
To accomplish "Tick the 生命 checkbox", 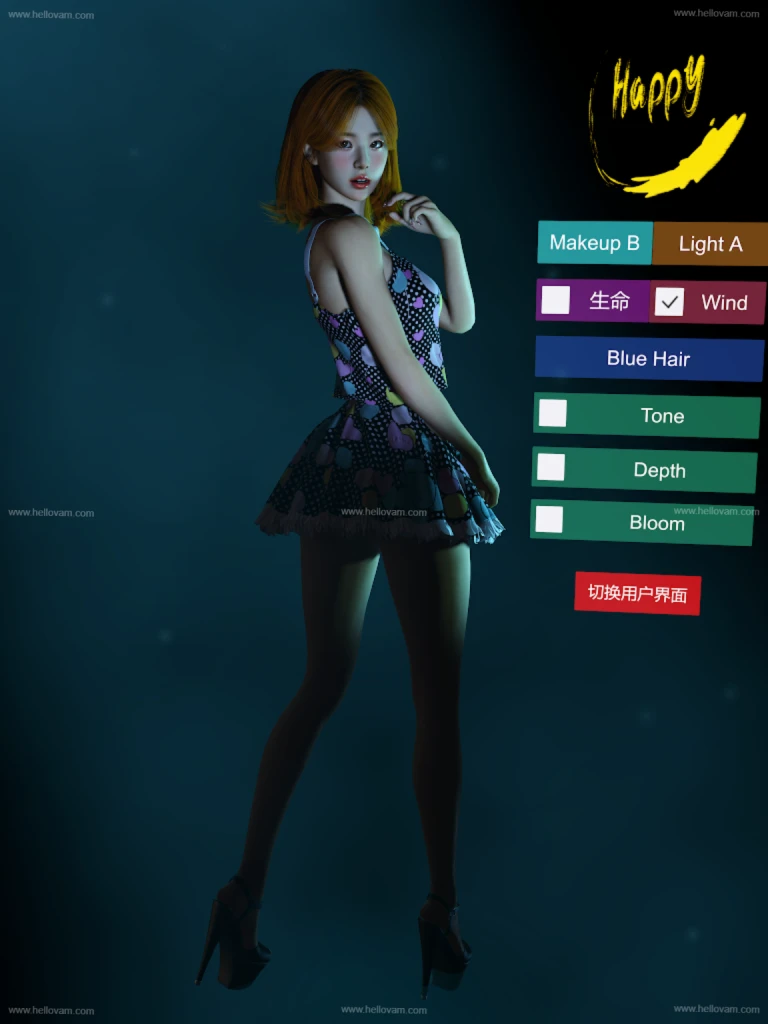I will point(556,300).
